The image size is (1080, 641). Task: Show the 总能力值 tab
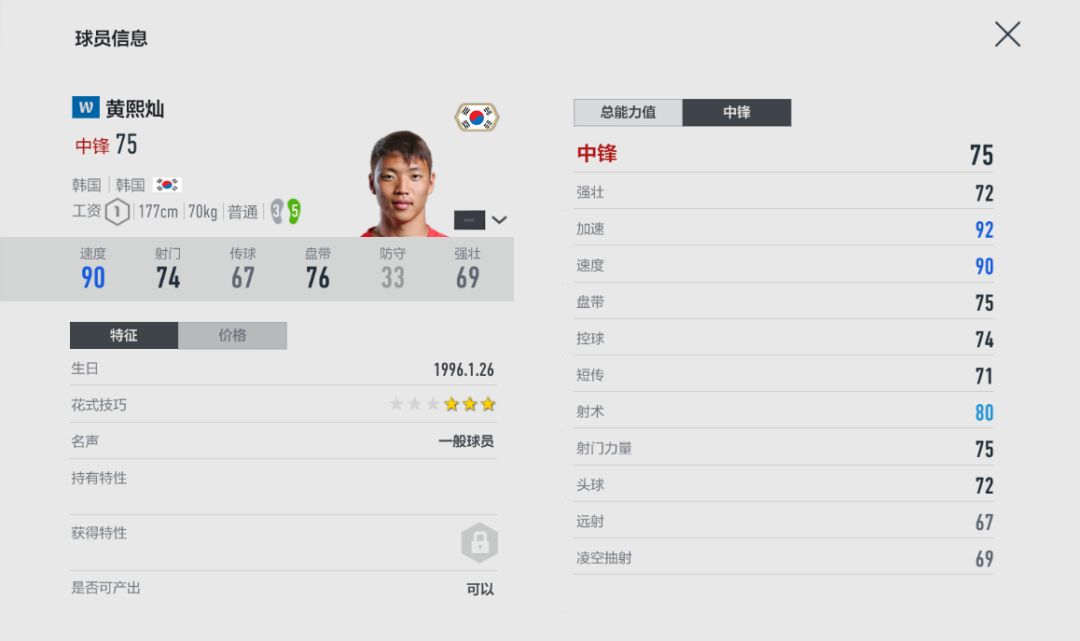click(628, 112)
